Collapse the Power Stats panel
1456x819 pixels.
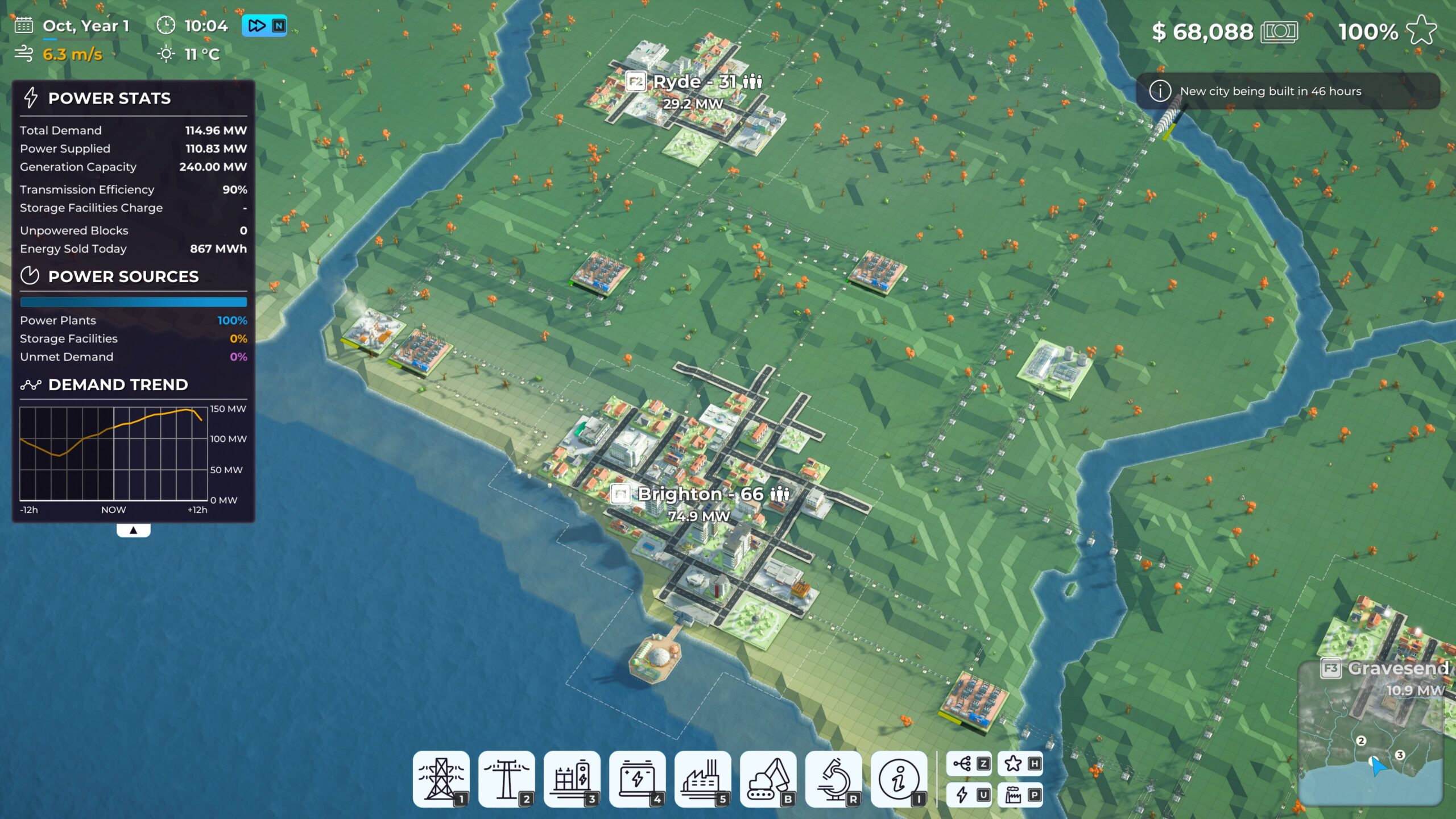pos(134,529)
